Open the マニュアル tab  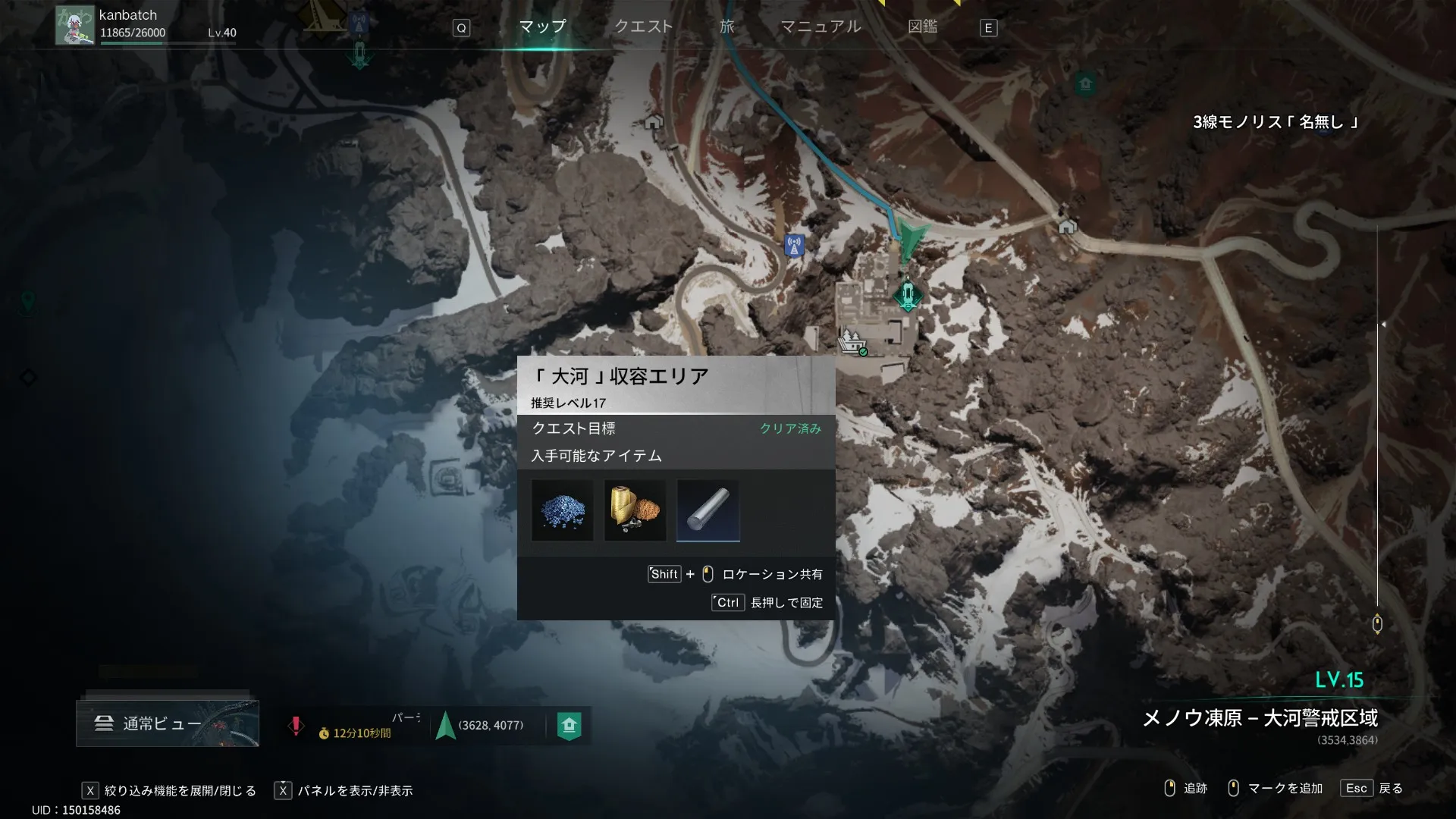point(821,27)
